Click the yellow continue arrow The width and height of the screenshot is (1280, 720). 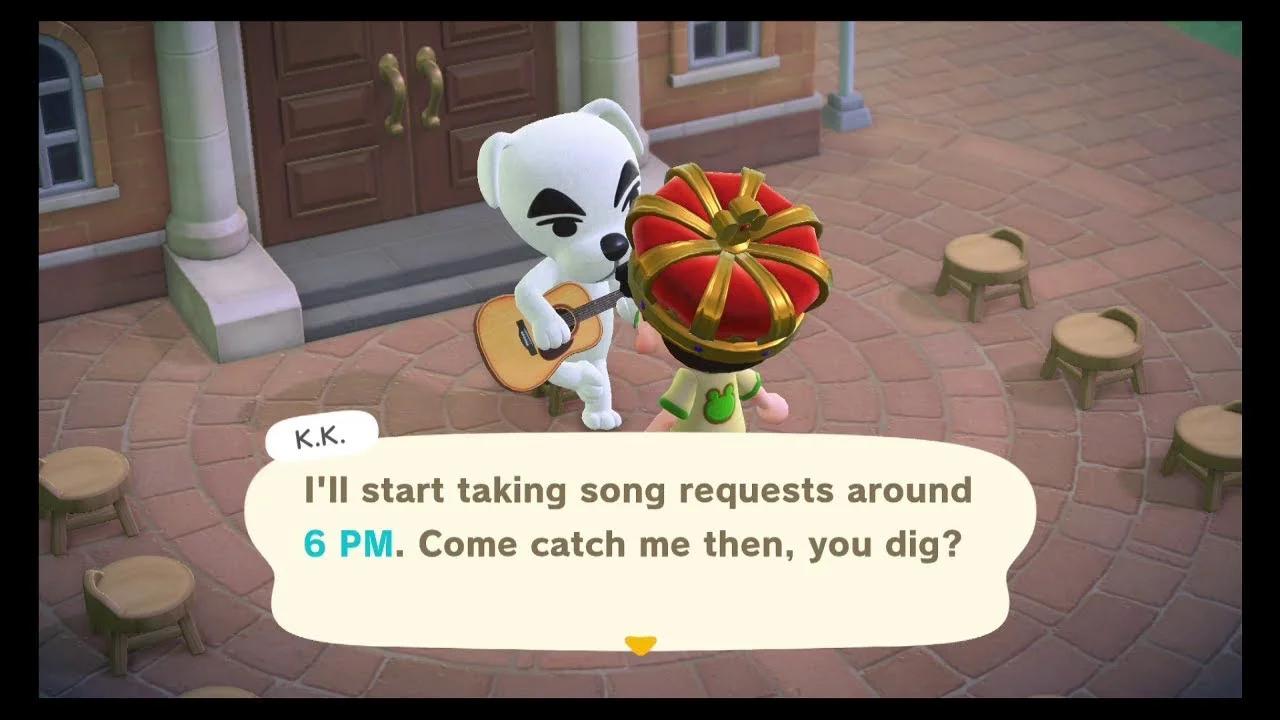click(641, 646)
